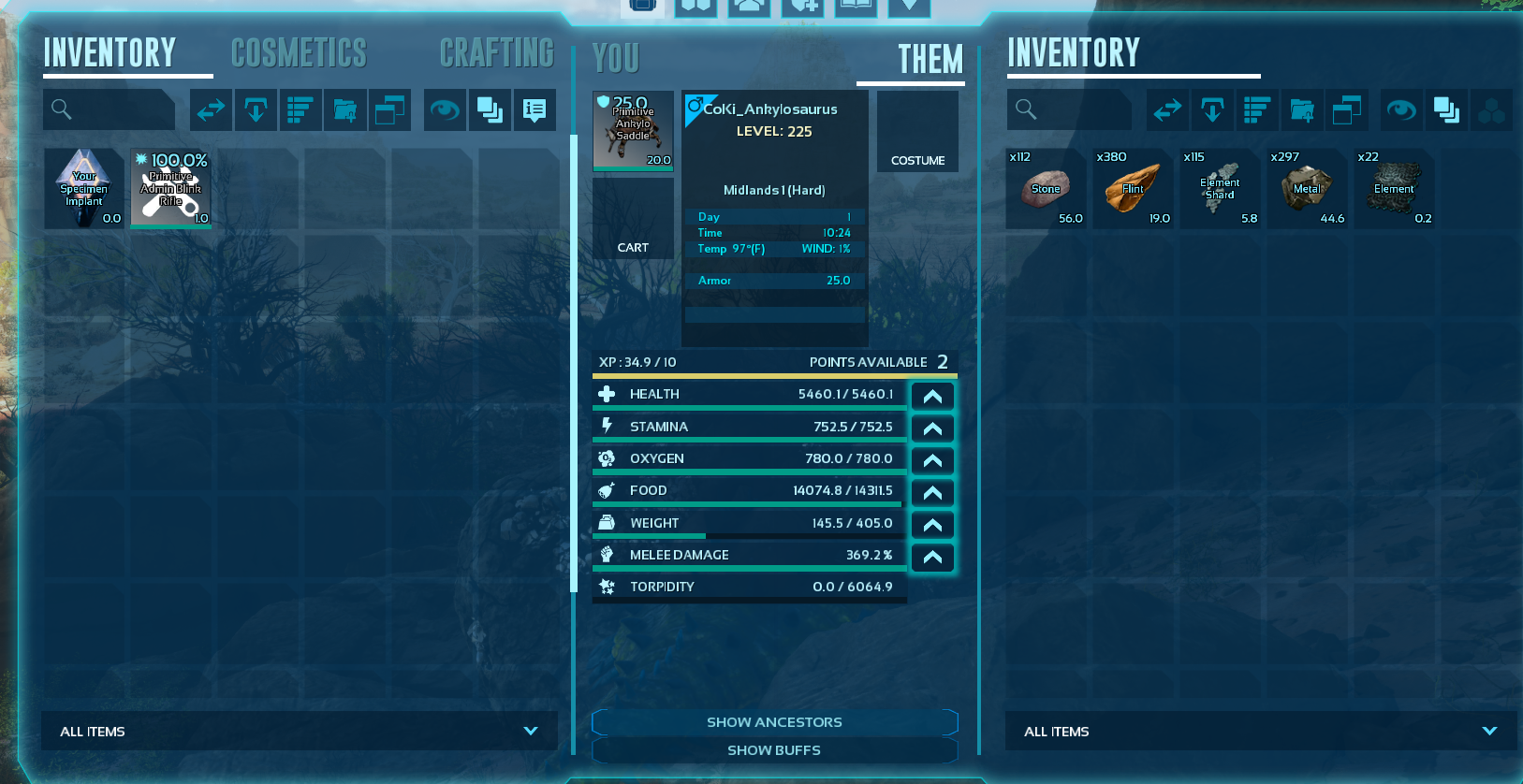Open the Crafting tab
Viewport: 1523px width, 784px height.
tap(496, 53)
